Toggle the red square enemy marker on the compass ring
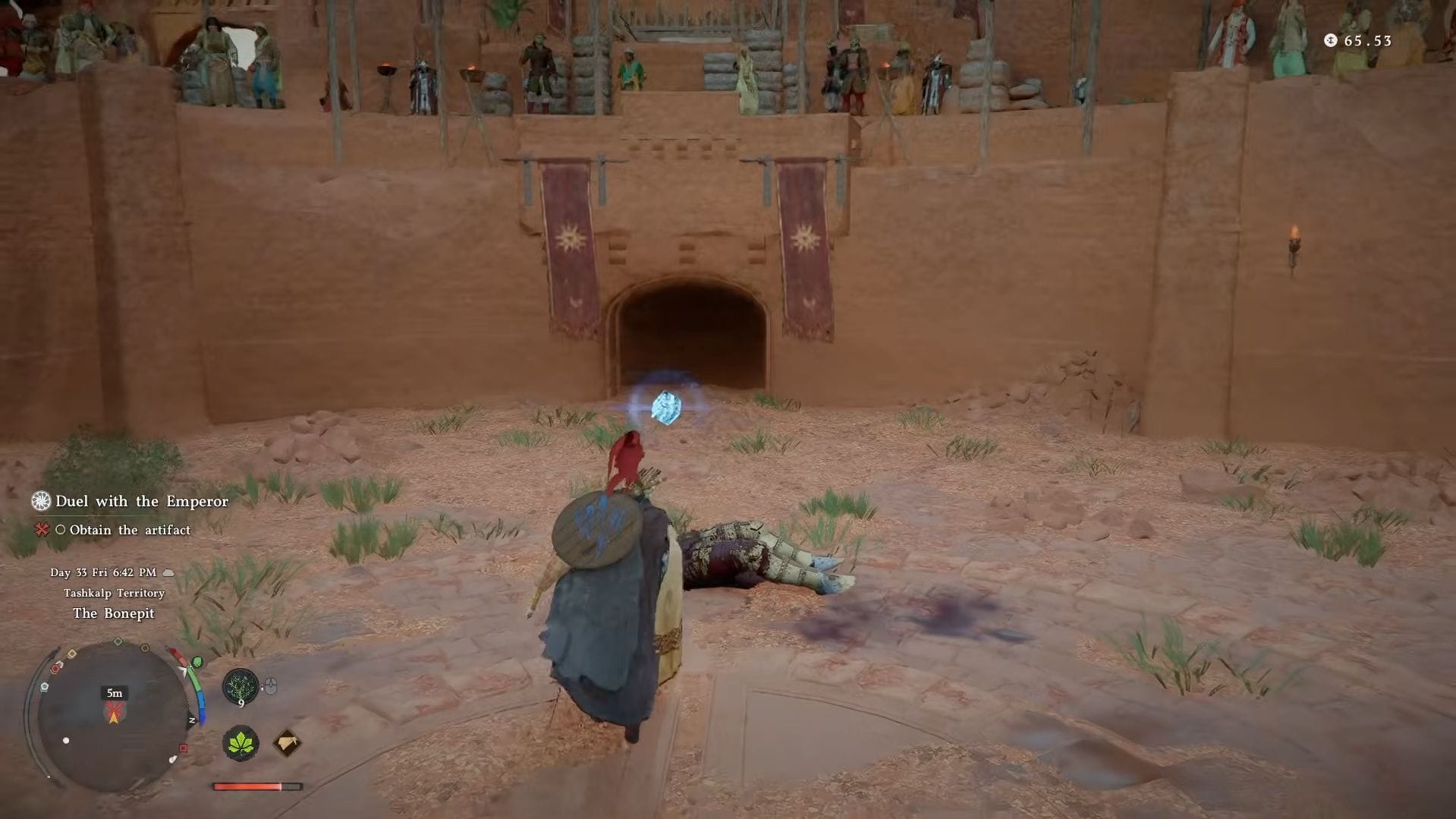 pyautogui.click(x=184, y=748)
